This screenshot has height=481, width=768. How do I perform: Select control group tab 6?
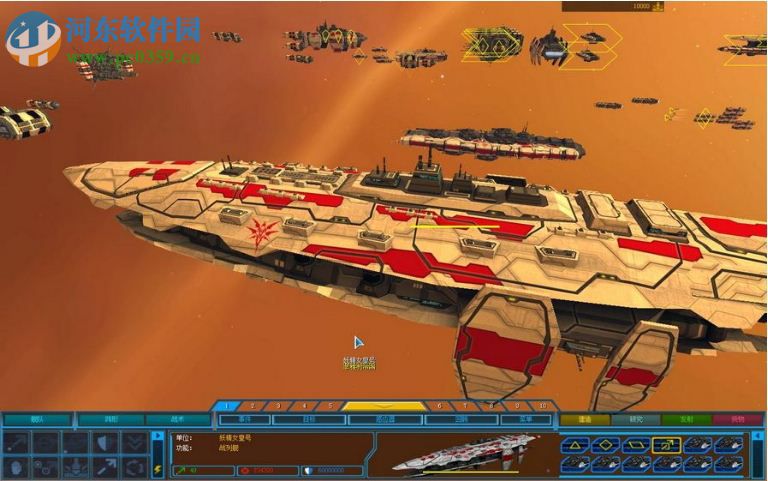[x=438, y=406]
